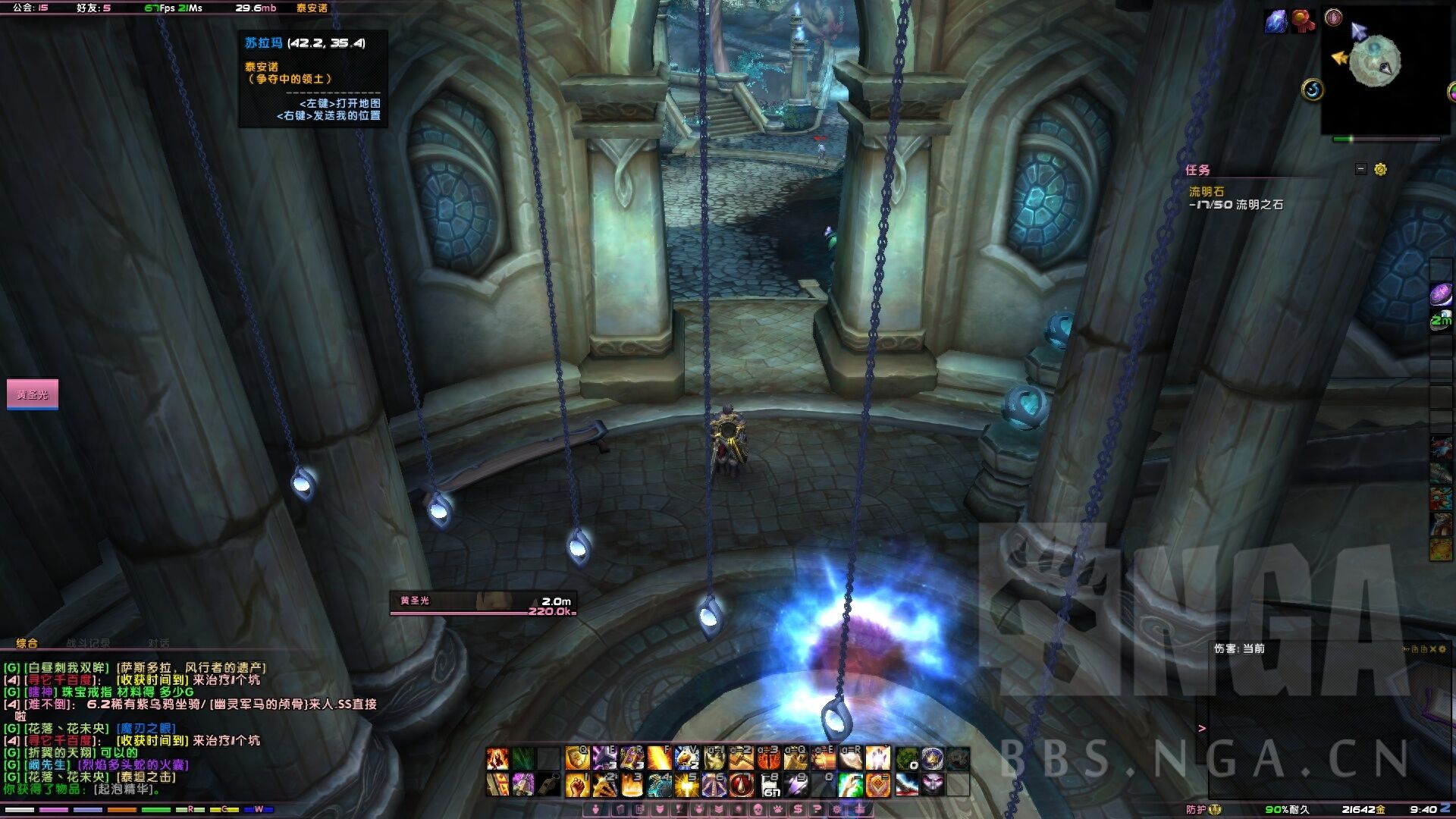Select the 流明石 quest in tracker
Viewport: 1456px width, 819px height.
(x=1206, y=192)
